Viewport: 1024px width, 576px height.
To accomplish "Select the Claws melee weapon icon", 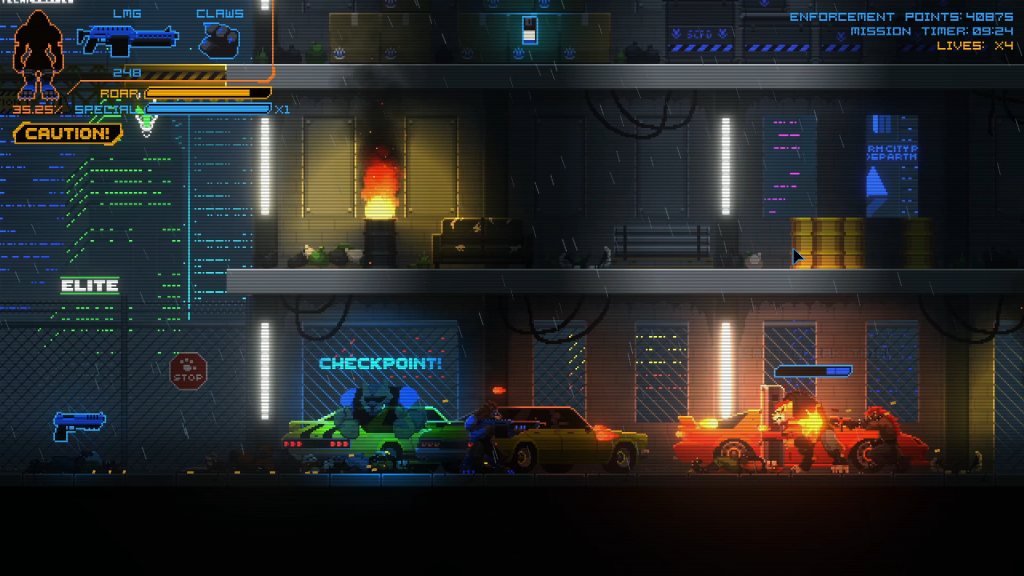I will tap(218, 41).
